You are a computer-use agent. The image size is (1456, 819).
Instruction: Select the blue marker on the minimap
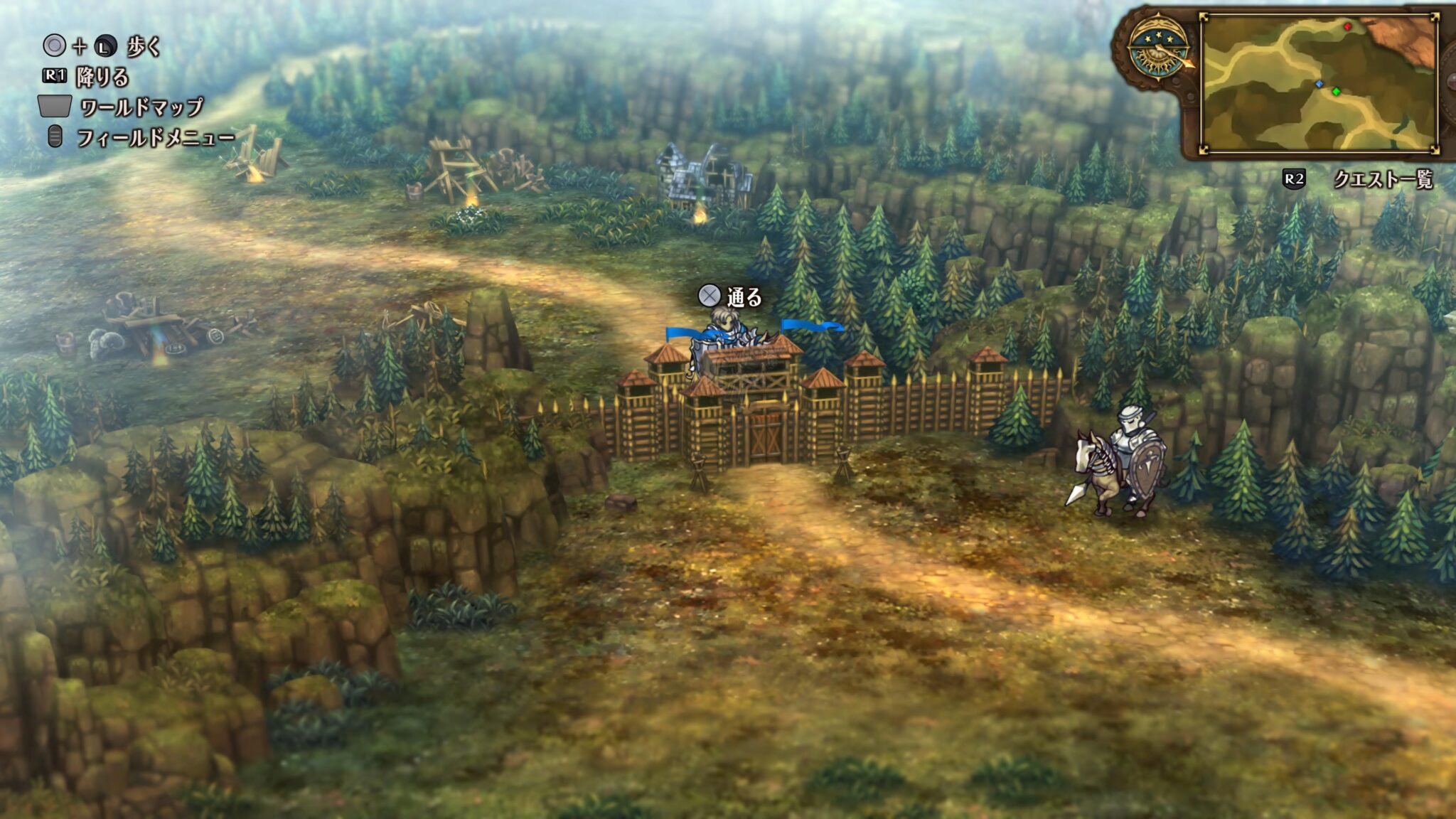pyautogui.click(x=1319, y=84)
